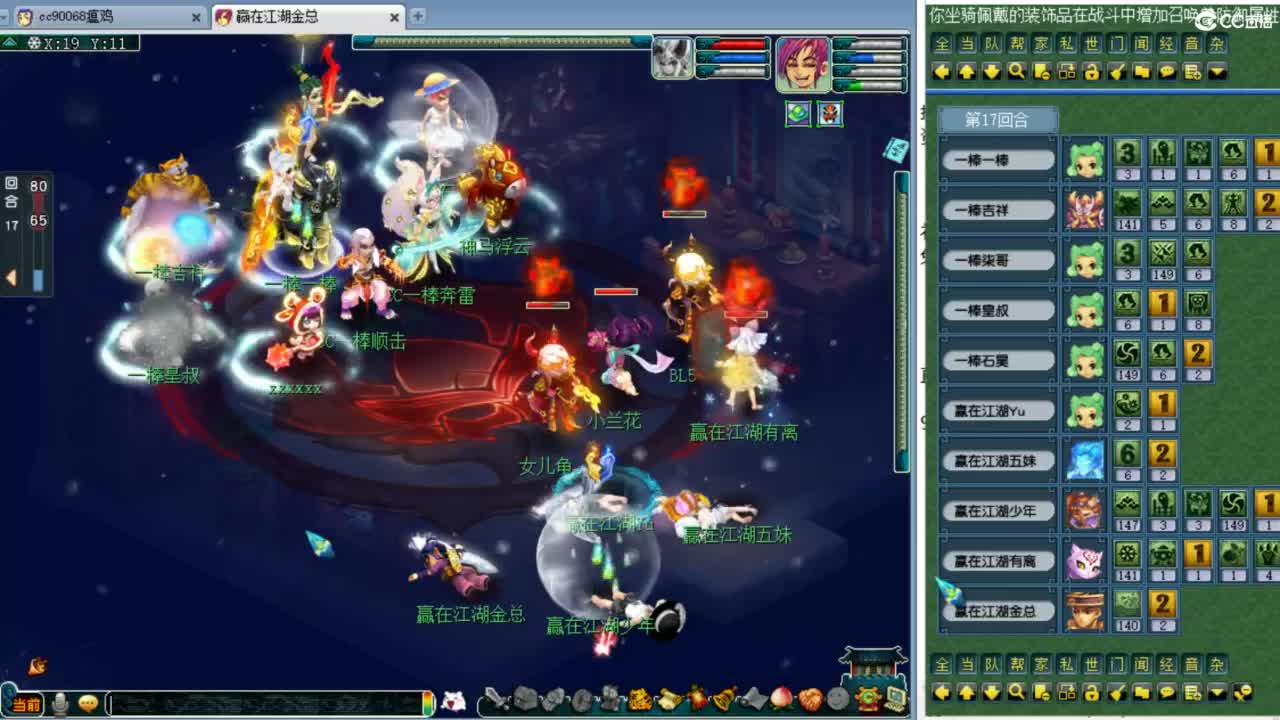The width and height of the screenshot is (1280, 720).
Task: Click the green hat buff icon under the portrait
Action: 797,114
